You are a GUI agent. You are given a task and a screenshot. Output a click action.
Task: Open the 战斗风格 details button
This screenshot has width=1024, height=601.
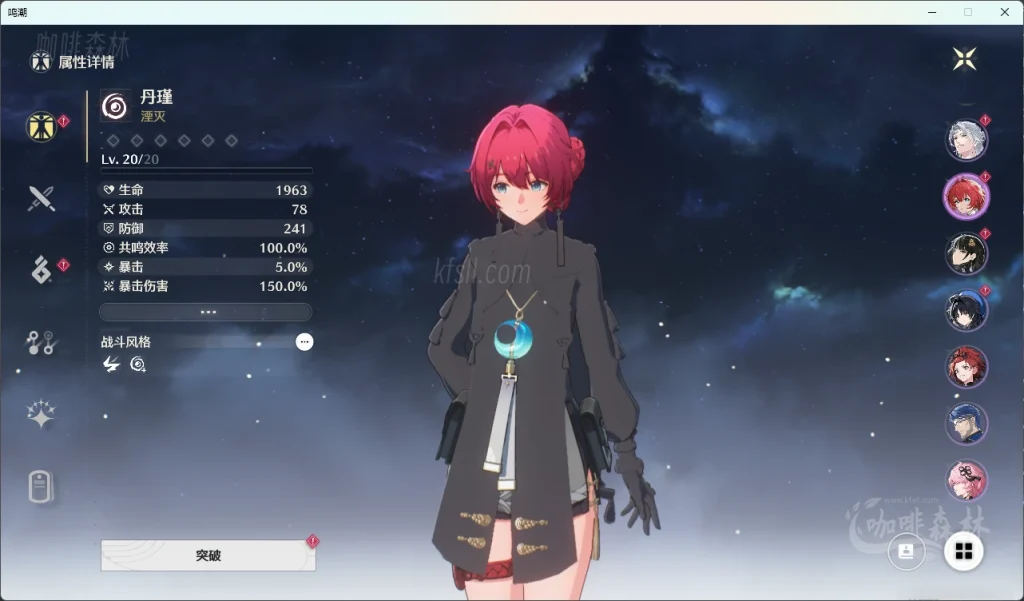(x=304, y=342)
